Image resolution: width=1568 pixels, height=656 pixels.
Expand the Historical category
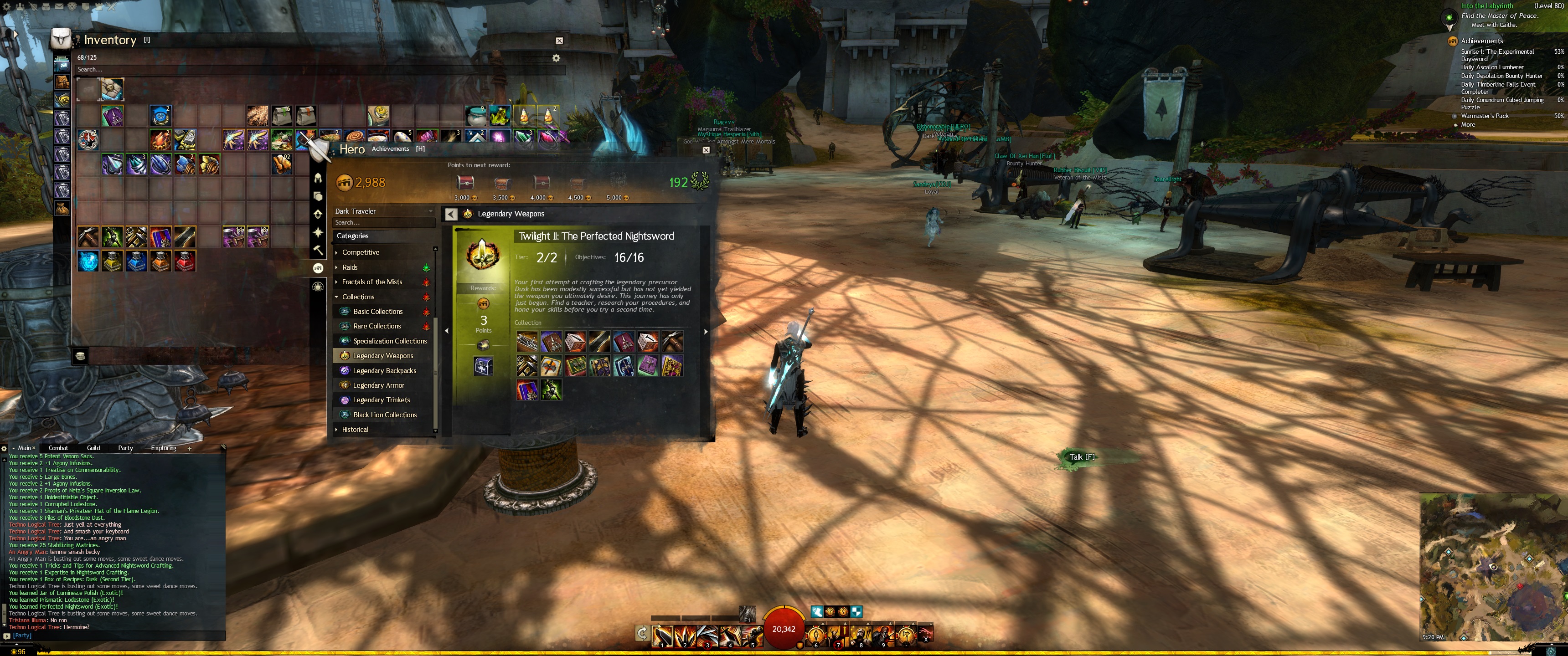click(355, 430)
